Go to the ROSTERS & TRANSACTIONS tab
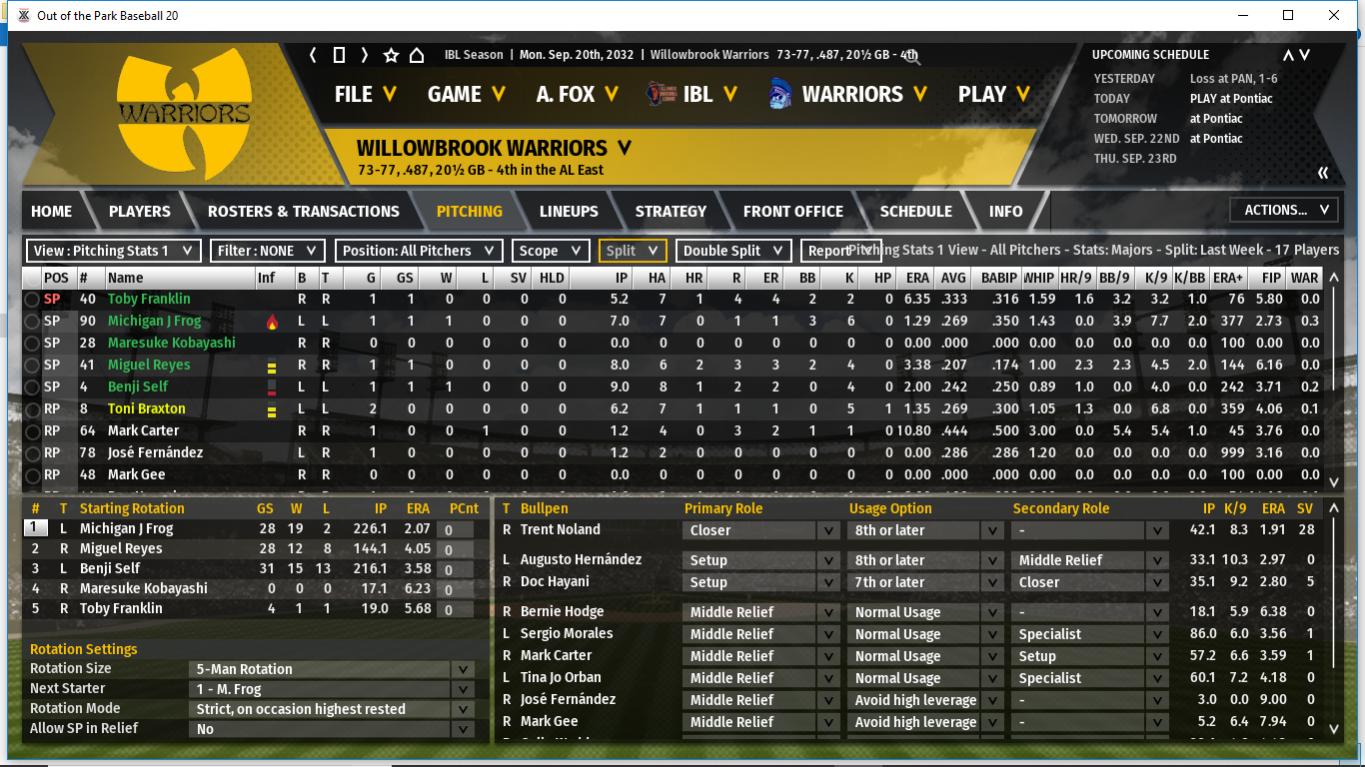Image resolution: width=1365 pixels, height=767 pixels. pos(303,211)
